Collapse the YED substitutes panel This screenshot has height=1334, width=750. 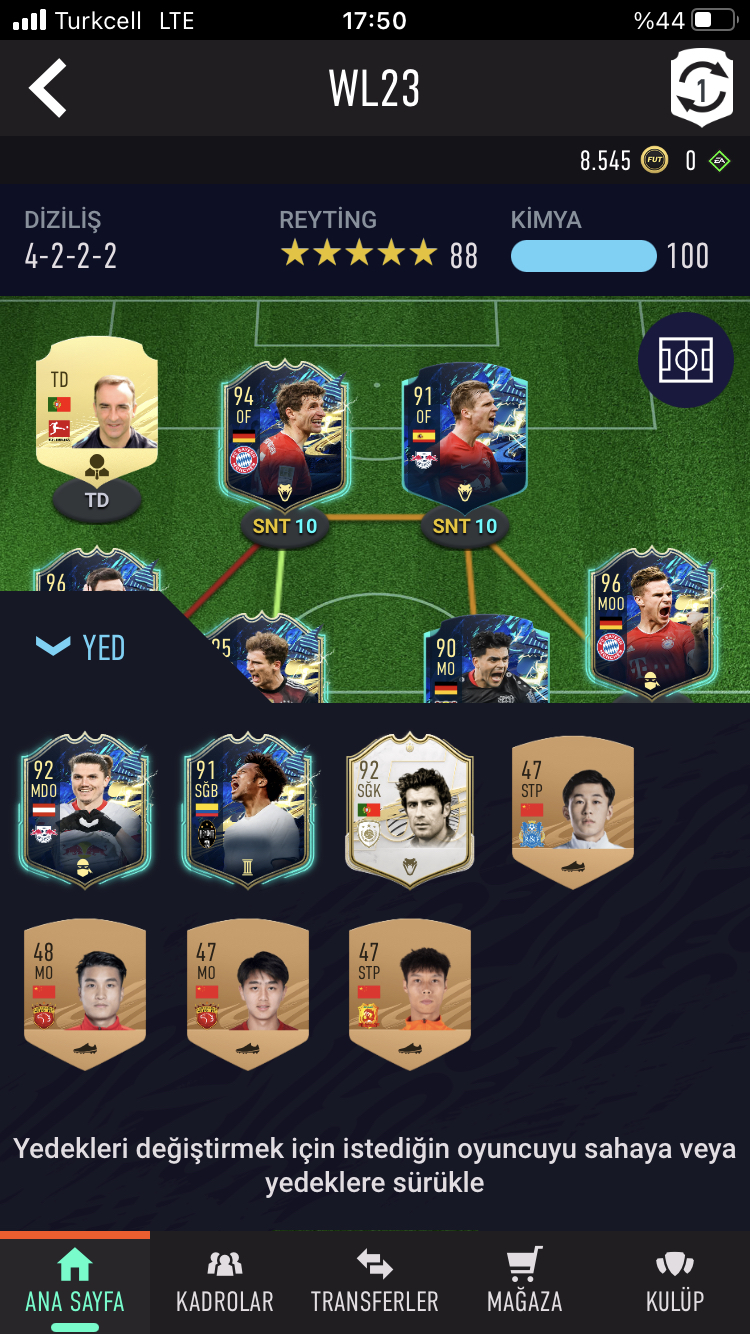coord(80,647)
